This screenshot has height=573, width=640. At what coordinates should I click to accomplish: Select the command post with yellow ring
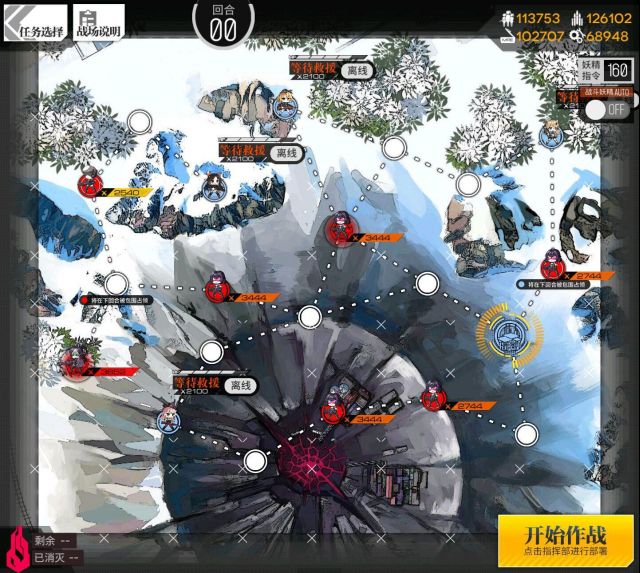pos(510,333)
